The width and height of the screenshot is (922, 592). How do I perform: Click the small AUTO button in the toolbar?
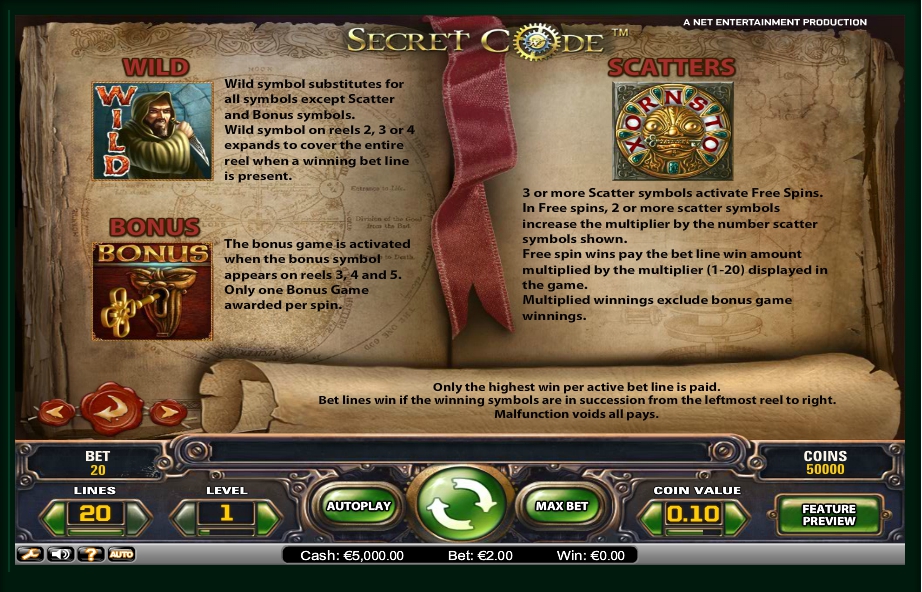121,554
